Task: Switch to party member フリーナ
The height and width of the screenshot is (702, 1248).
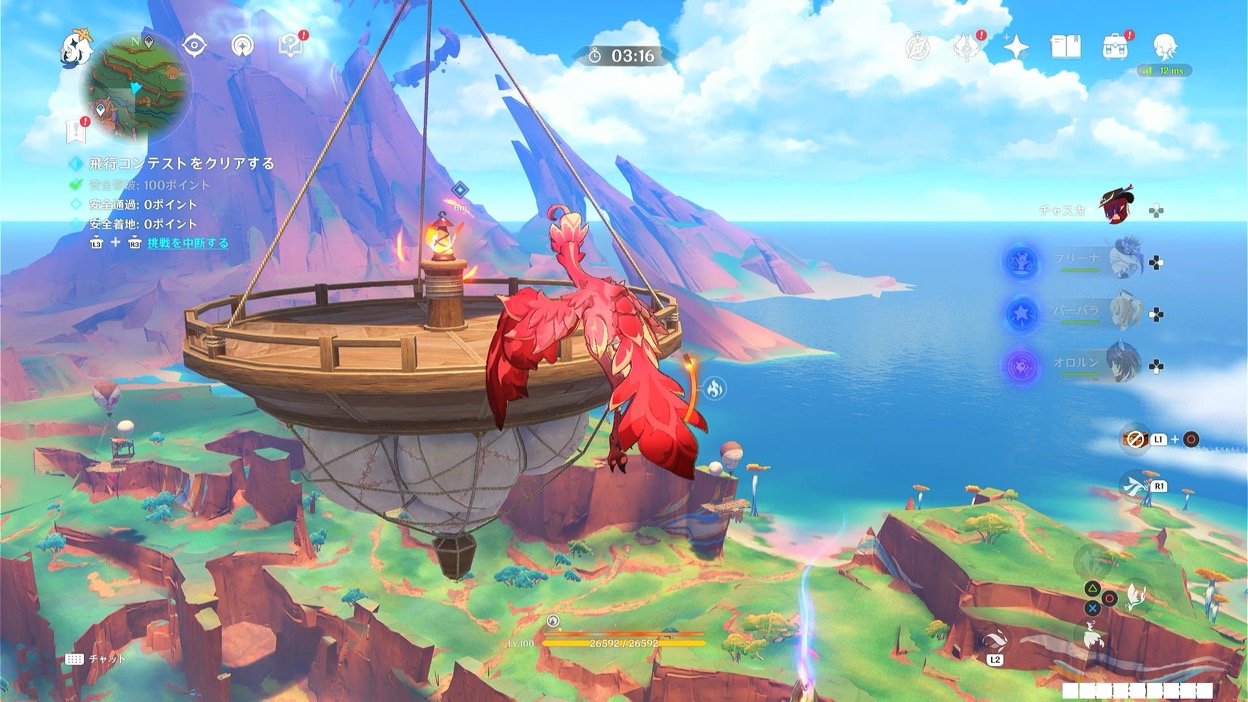Action: coord(1124,259)
